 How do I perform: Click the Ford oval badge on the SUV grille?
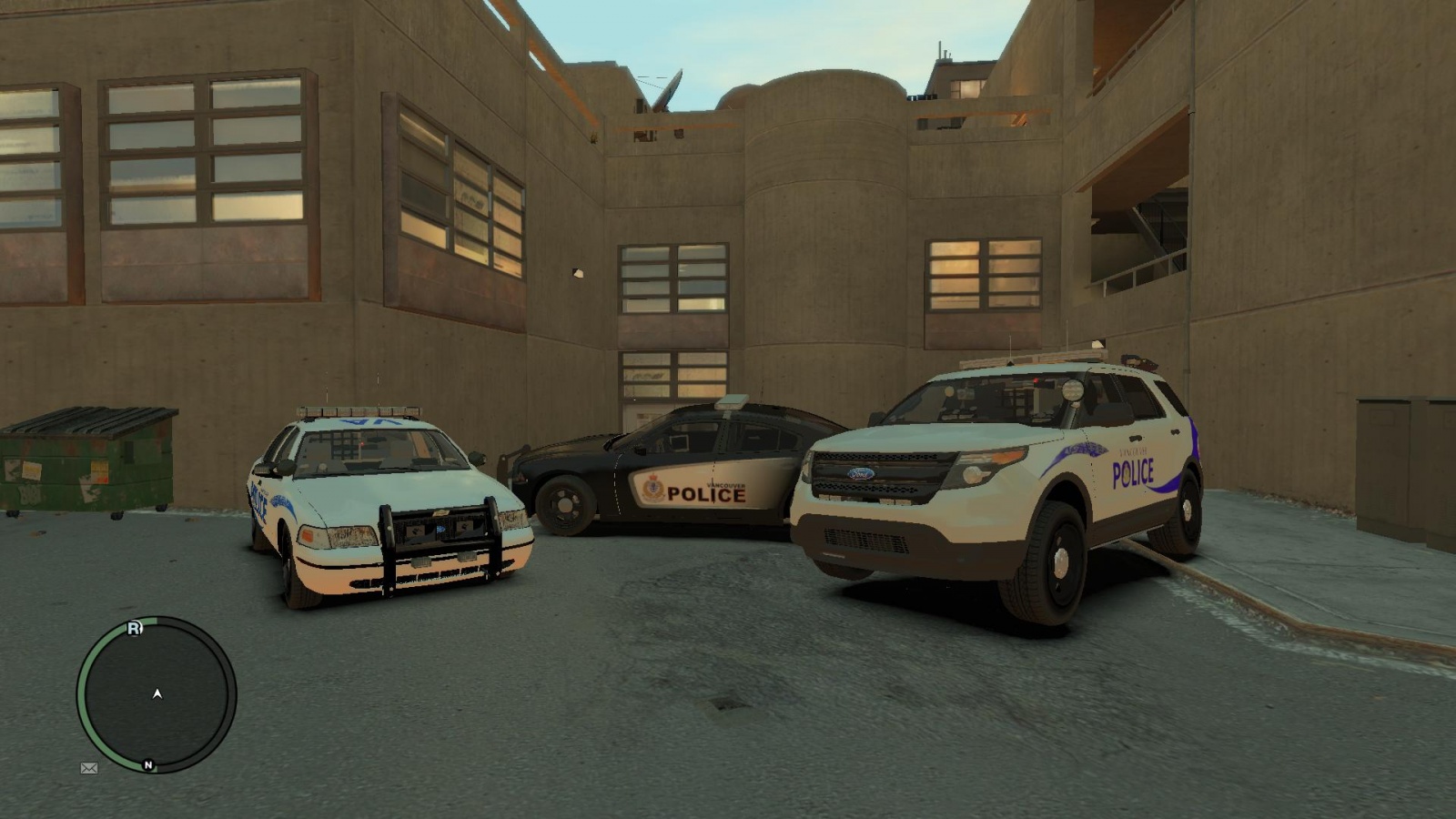click(863, 473)
